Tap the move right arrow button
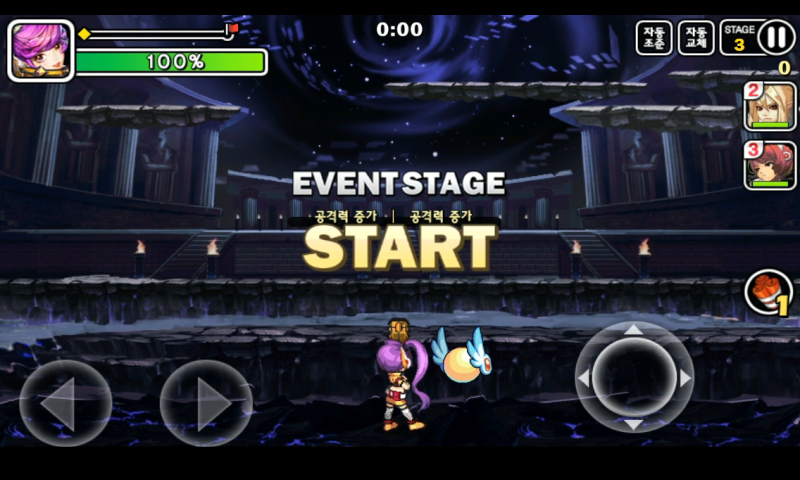The image size is (800, 480). tap(206, 402)
